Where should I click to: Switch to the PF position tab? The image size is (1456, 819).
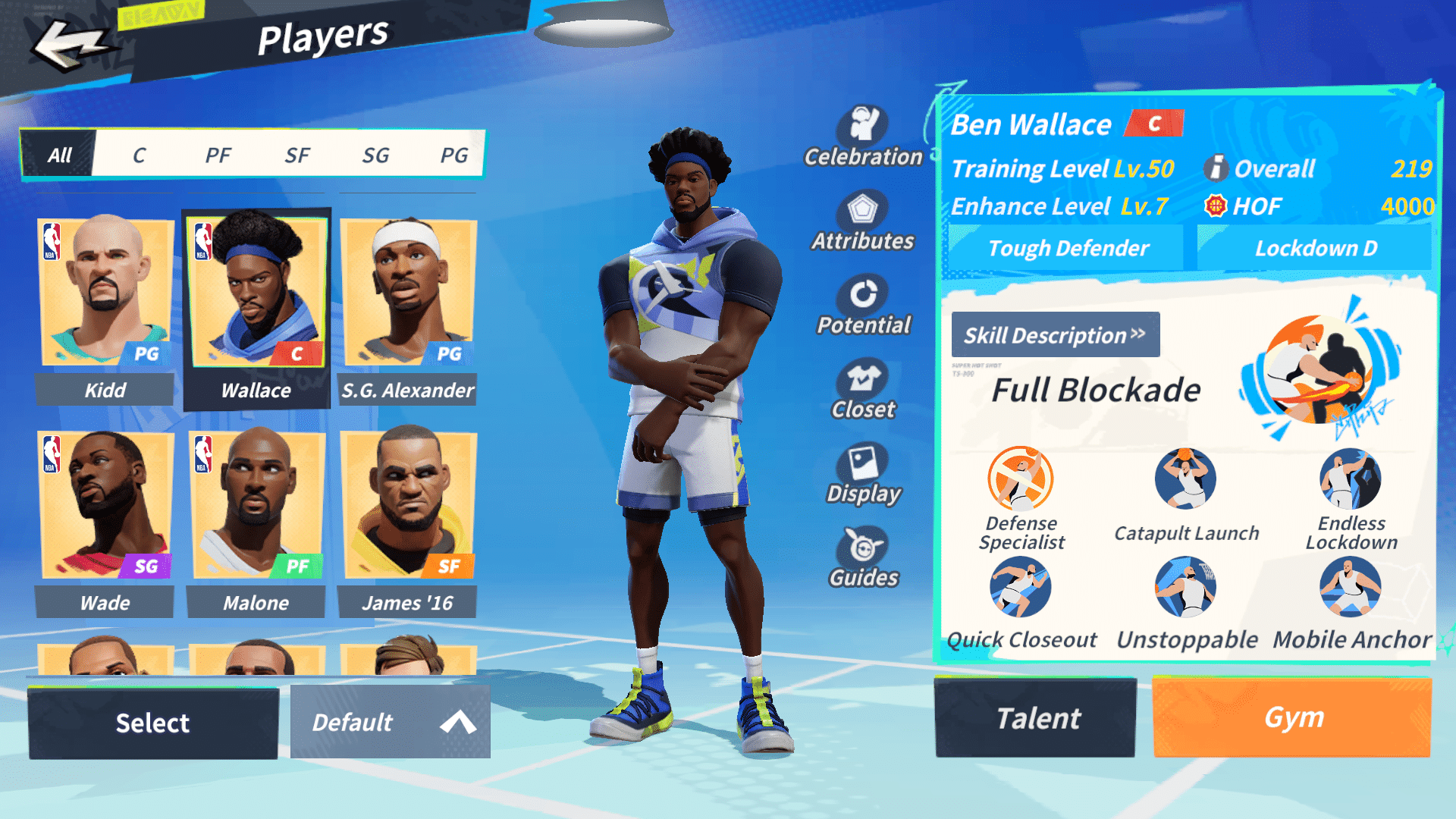point(218,155)
